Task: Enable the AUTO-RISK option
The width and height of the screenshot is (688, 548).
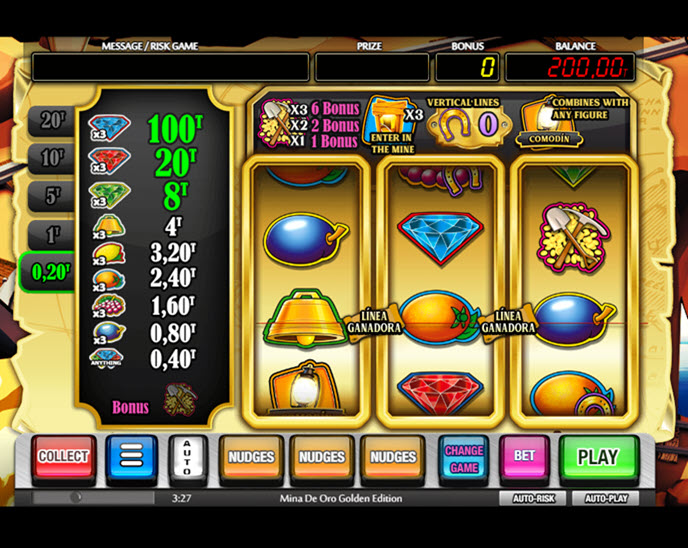Action: [534, 497]
